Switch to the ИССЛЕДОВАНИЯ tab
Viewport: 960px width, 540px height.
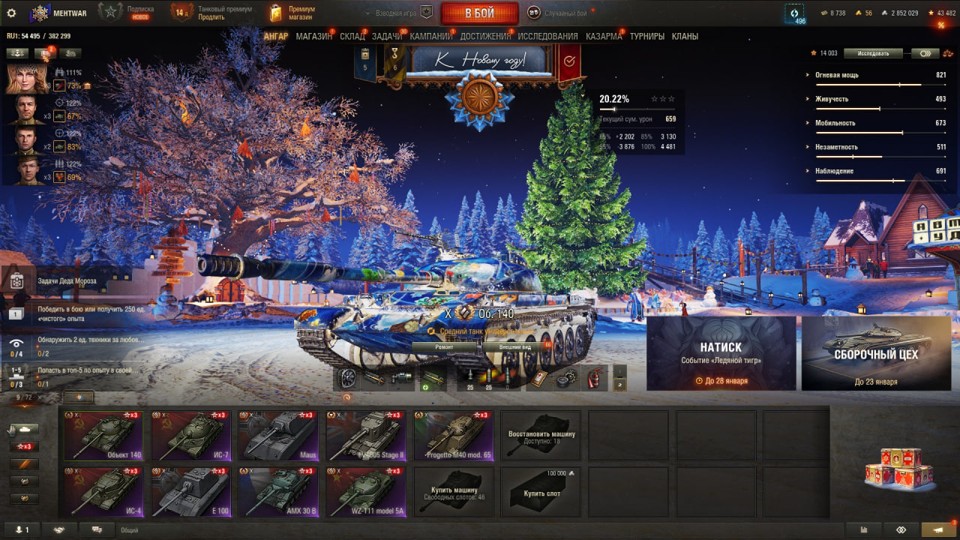click(x=547, y=37)
